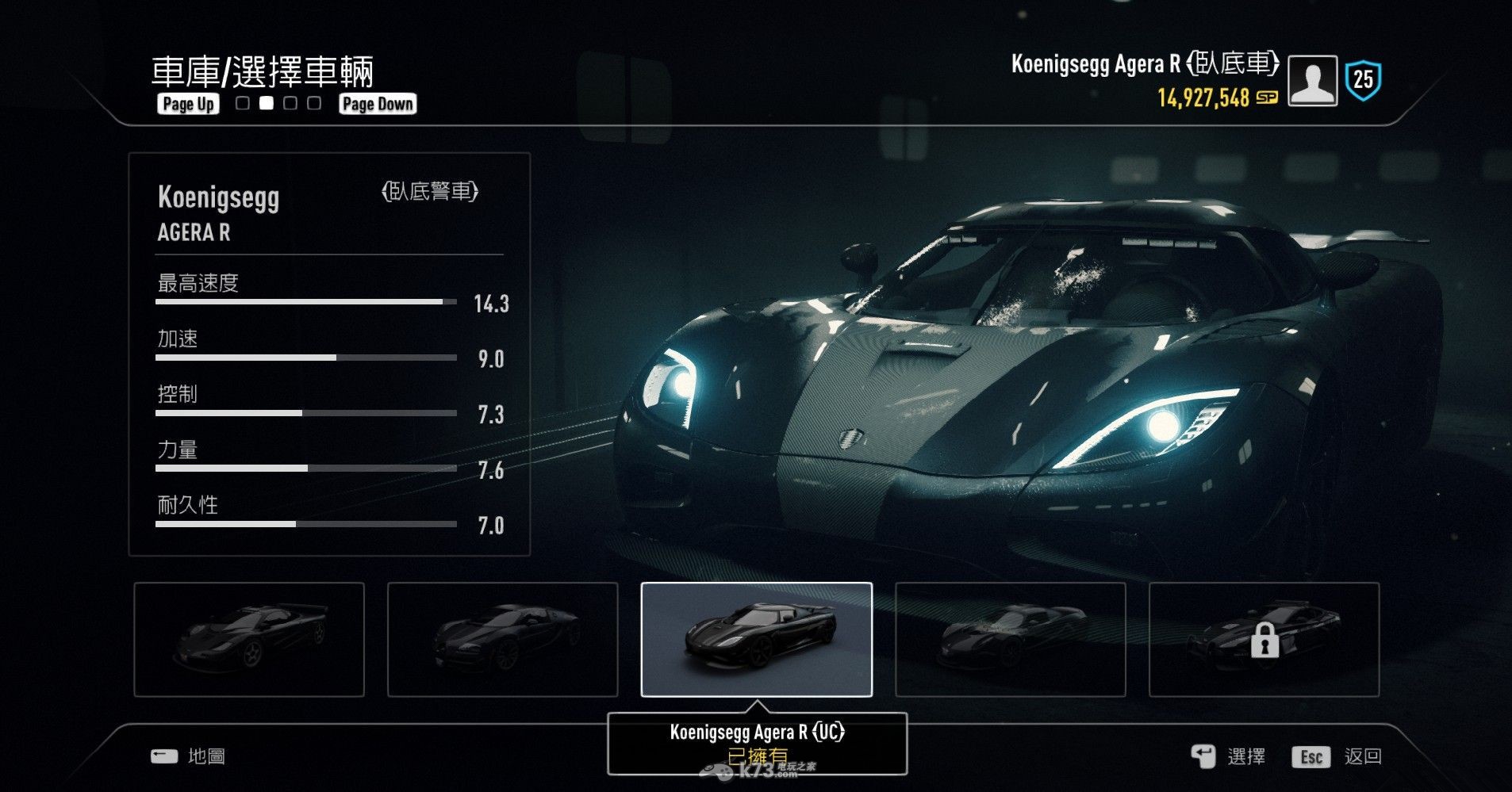Image resolution: width=1512 pixels, height=792 pixels.
Task: Select the highlighted Koenigsegg Agera R thumbnail
Action: point(756,639)
